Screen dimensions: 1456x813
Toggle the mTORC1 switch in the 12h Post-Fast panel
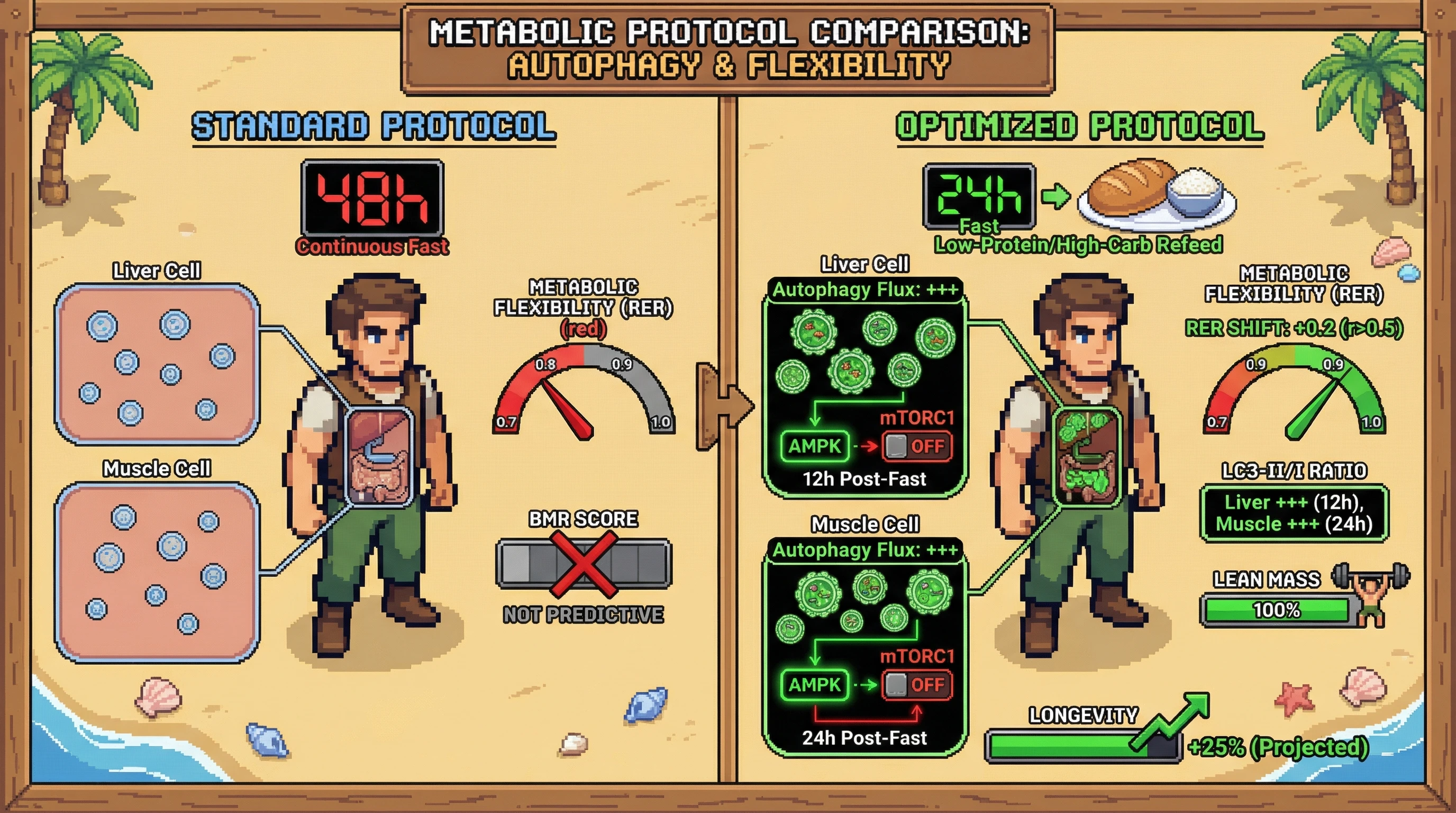click(917, 446)
